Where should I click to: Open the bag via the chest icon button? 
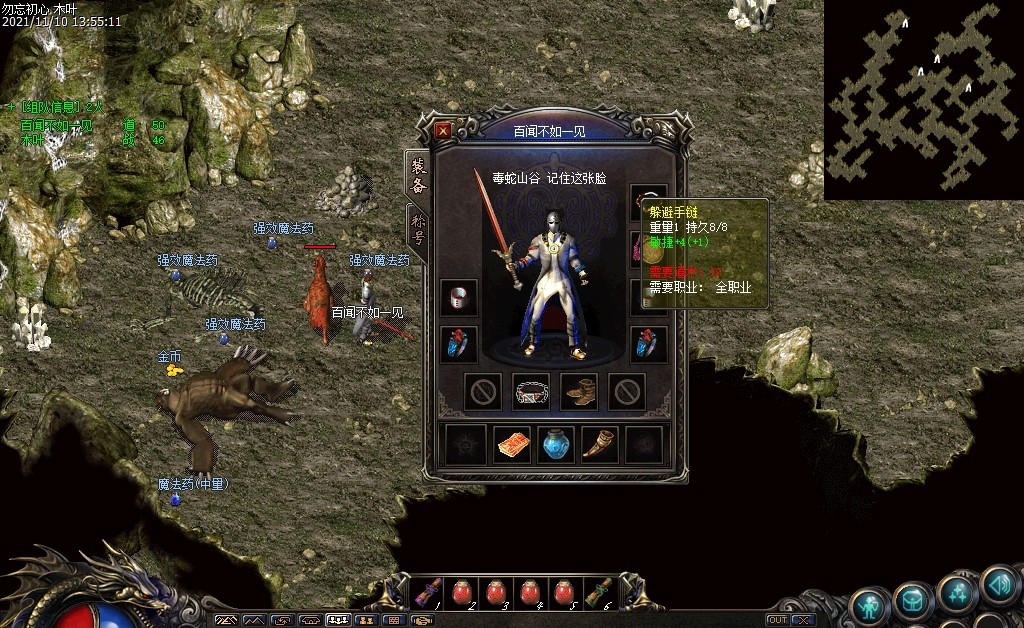913,600
